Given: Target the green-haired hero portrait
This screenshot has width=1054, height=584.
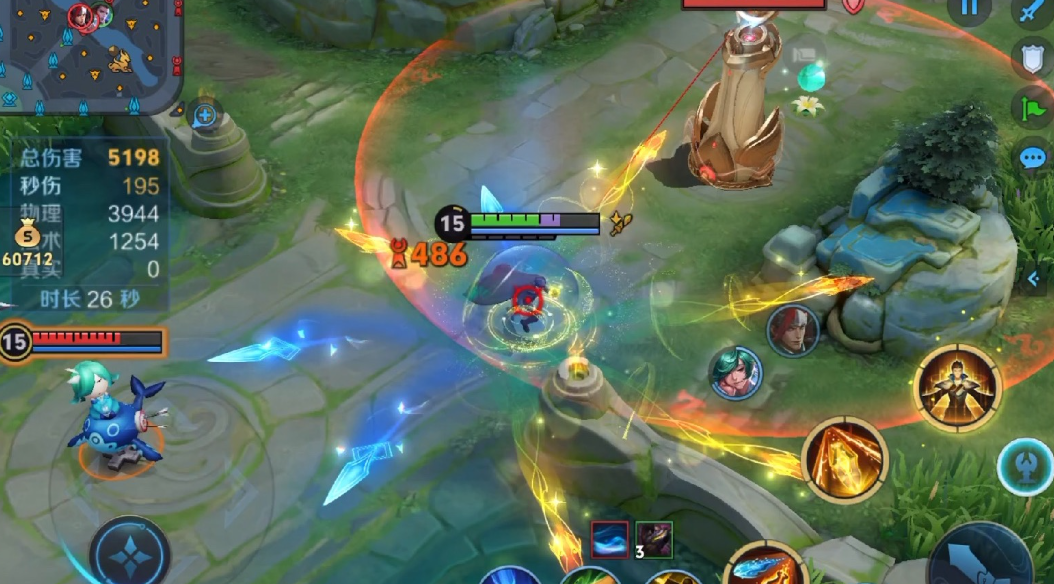Looking at the screenshot, I should click(x=735, y=372).
